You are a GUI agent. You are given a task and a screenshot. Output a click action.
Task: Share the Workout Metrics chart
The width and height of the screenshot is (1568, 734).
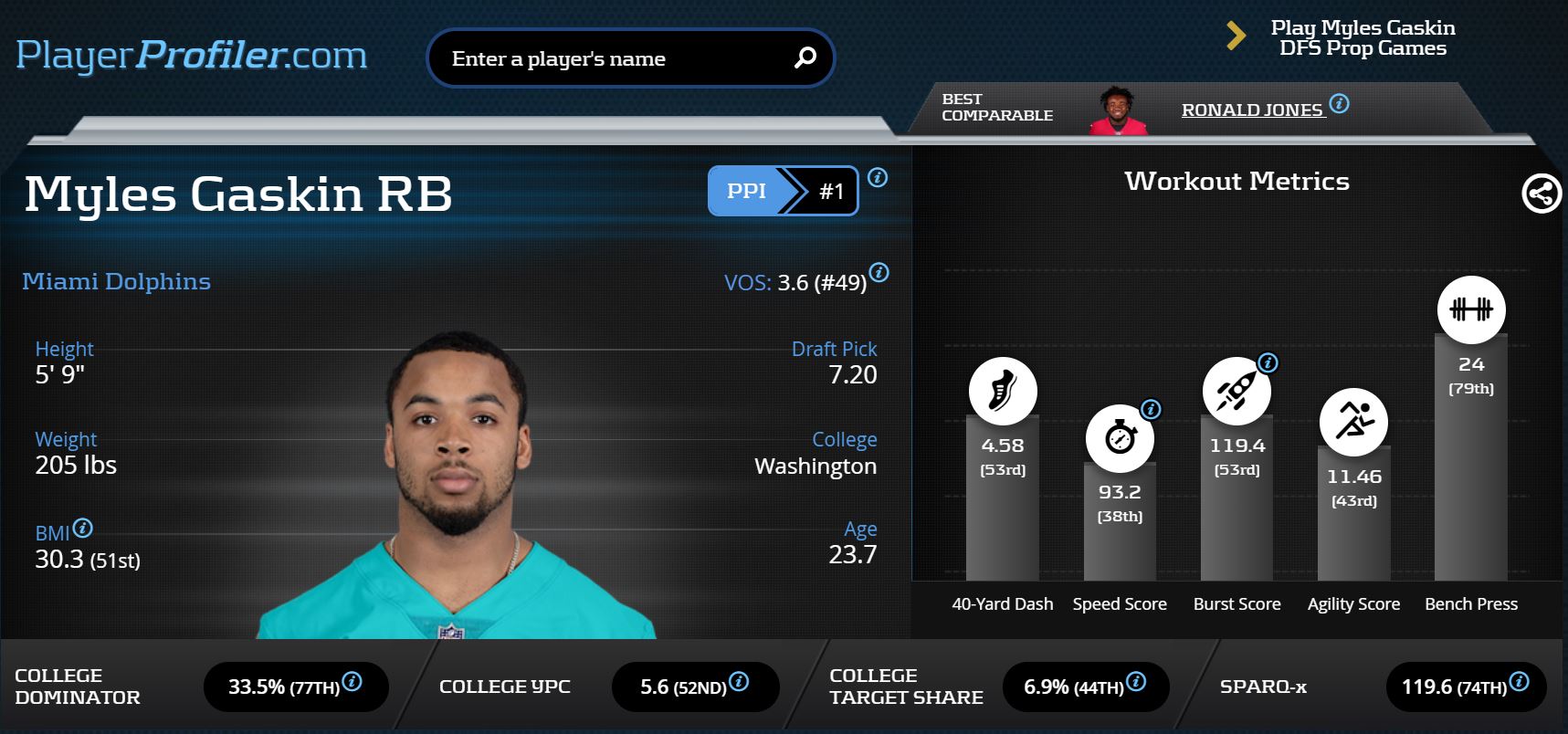click(1542, 194)
